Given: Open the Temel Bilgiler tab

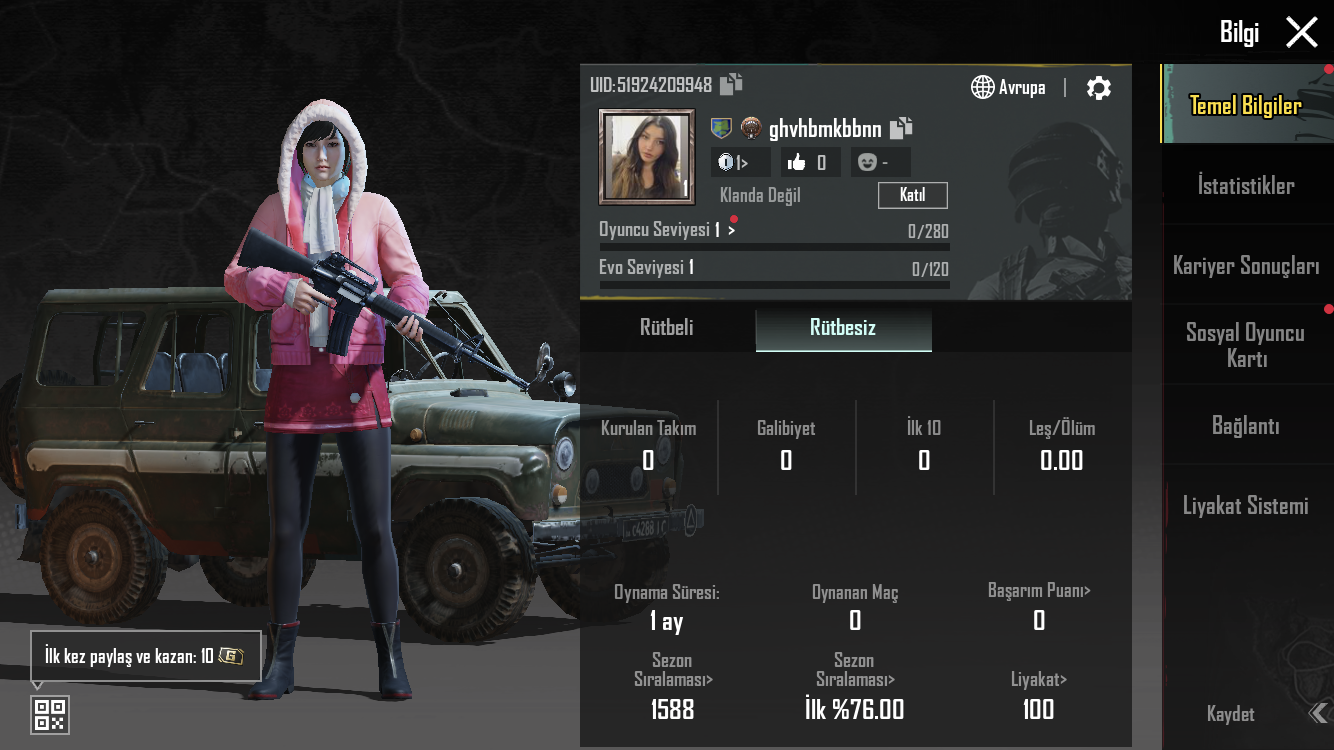Looking at the screenshot, I should pyautogui.click(x=1246, y=105).
